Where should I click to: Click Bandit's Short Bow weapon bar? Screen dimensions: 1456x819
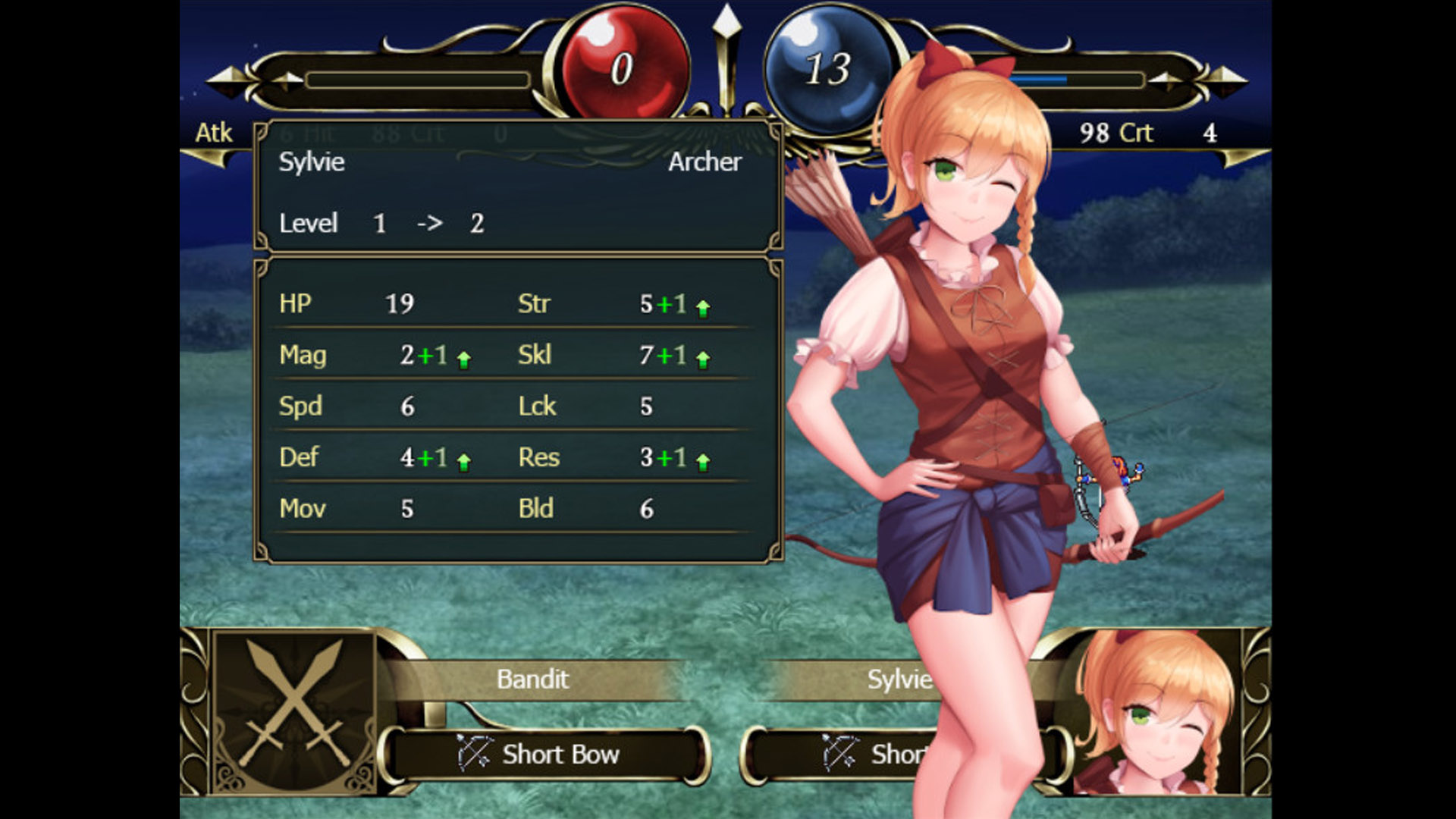click(544, 755)
